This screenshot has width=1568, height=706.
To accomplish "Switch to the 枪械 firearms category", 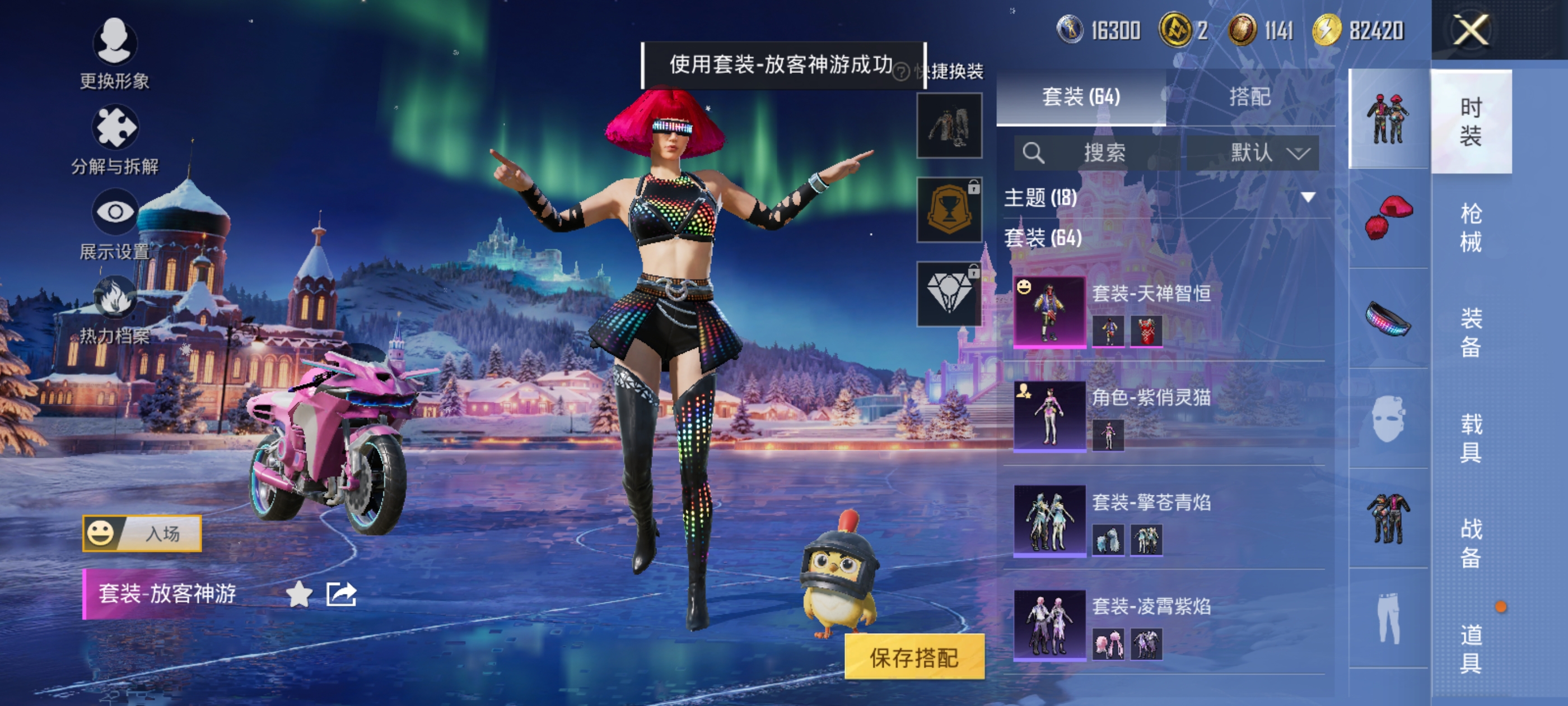I will [x=1471, y=227].
